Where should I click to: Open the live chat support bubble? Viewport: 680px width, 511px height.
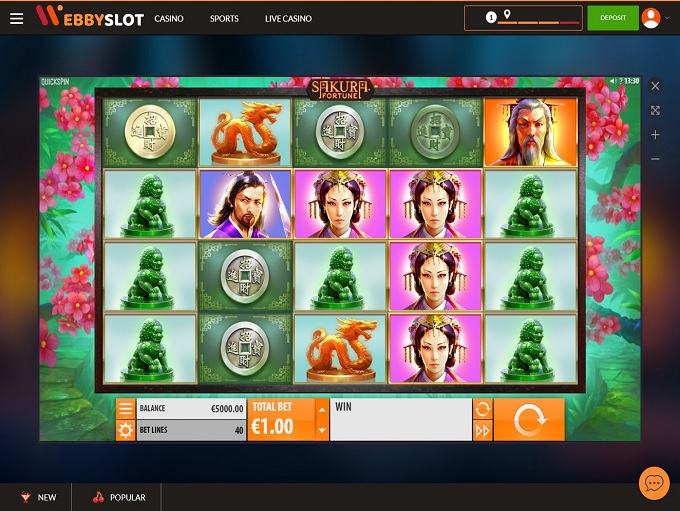click(654, 483)
